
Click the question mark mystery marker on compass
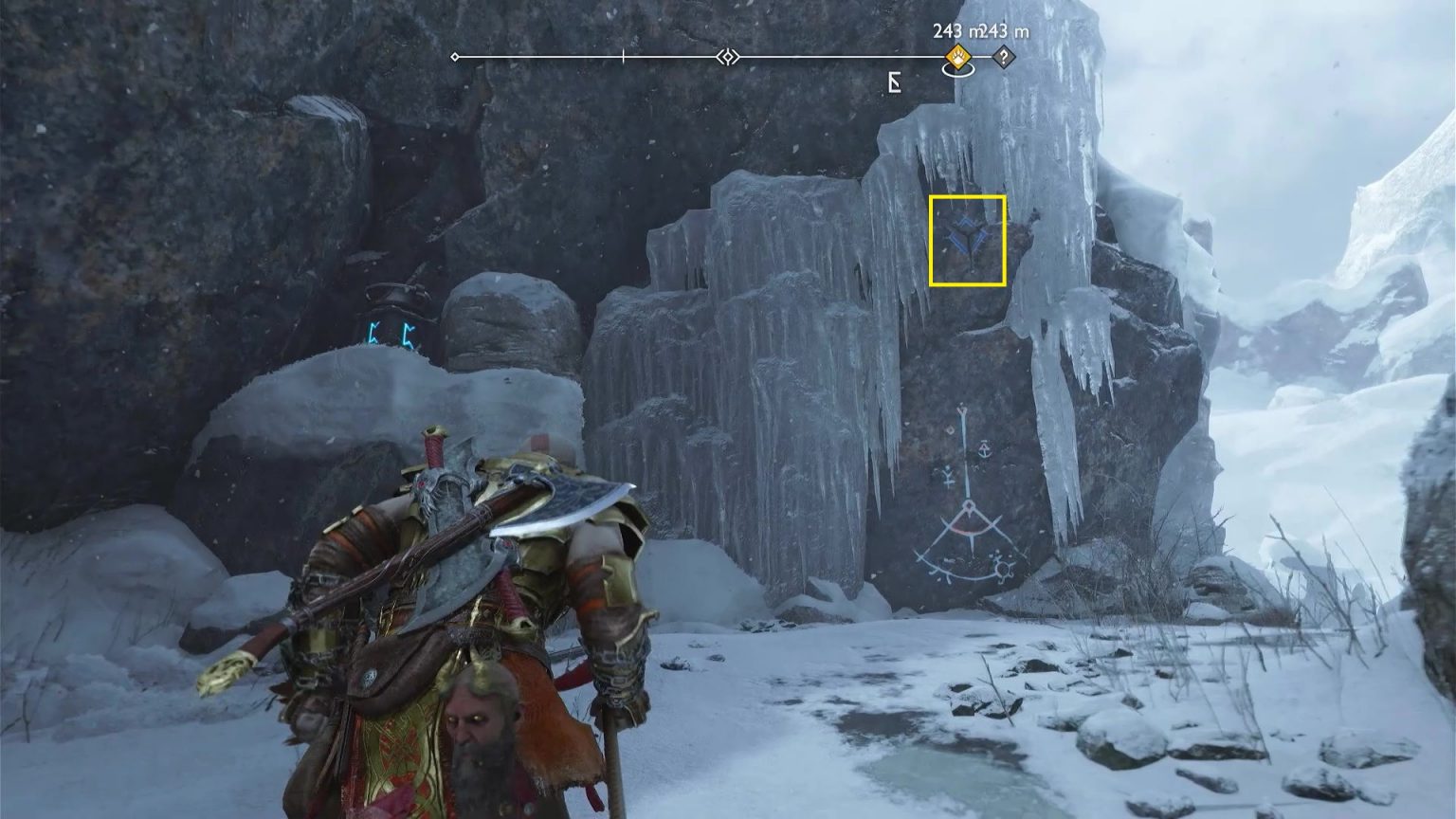coord(1003,56)
